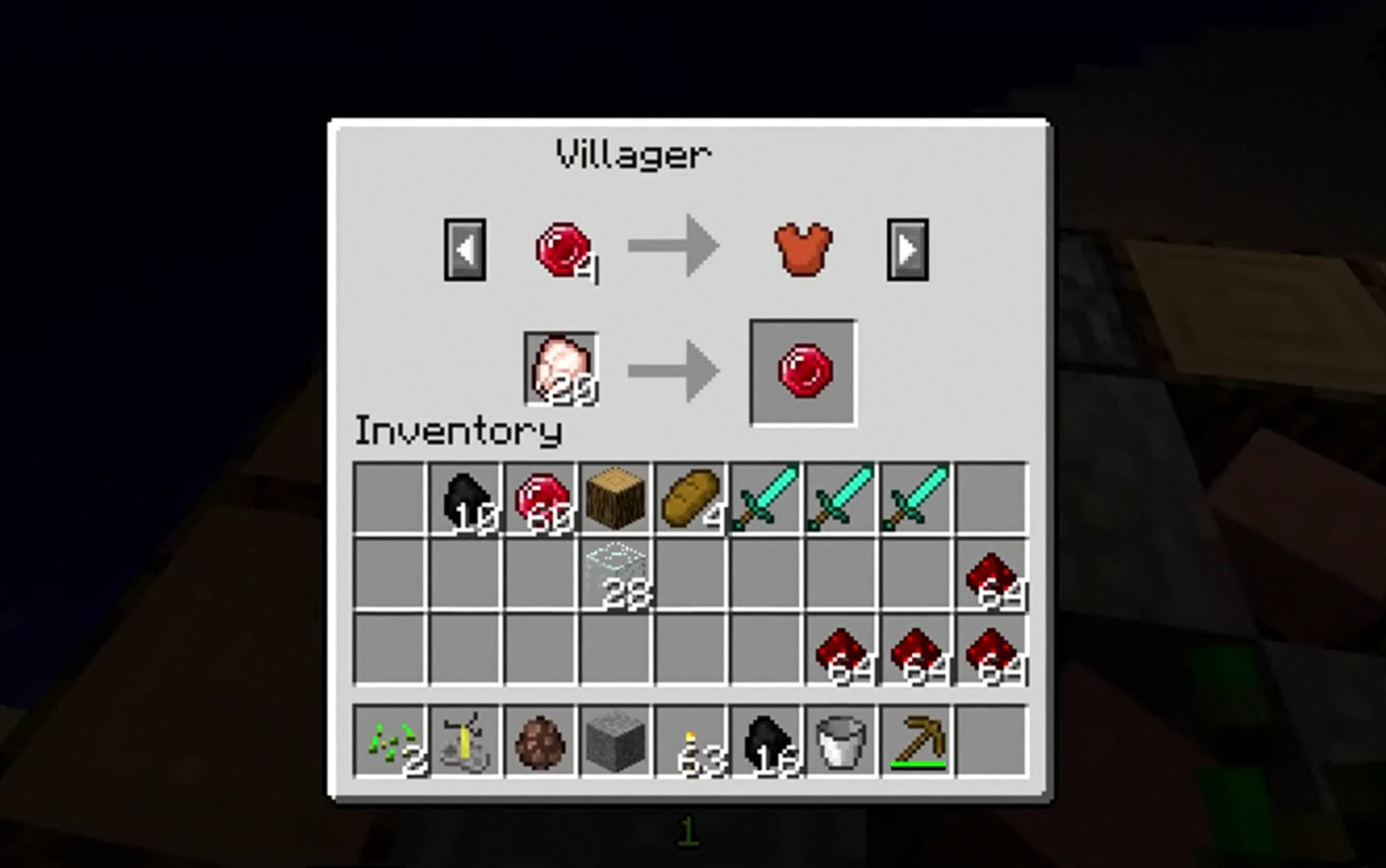Pick up the leather tunic trade result
Screen dimensions: 1386x868
[x=801, y=249]
